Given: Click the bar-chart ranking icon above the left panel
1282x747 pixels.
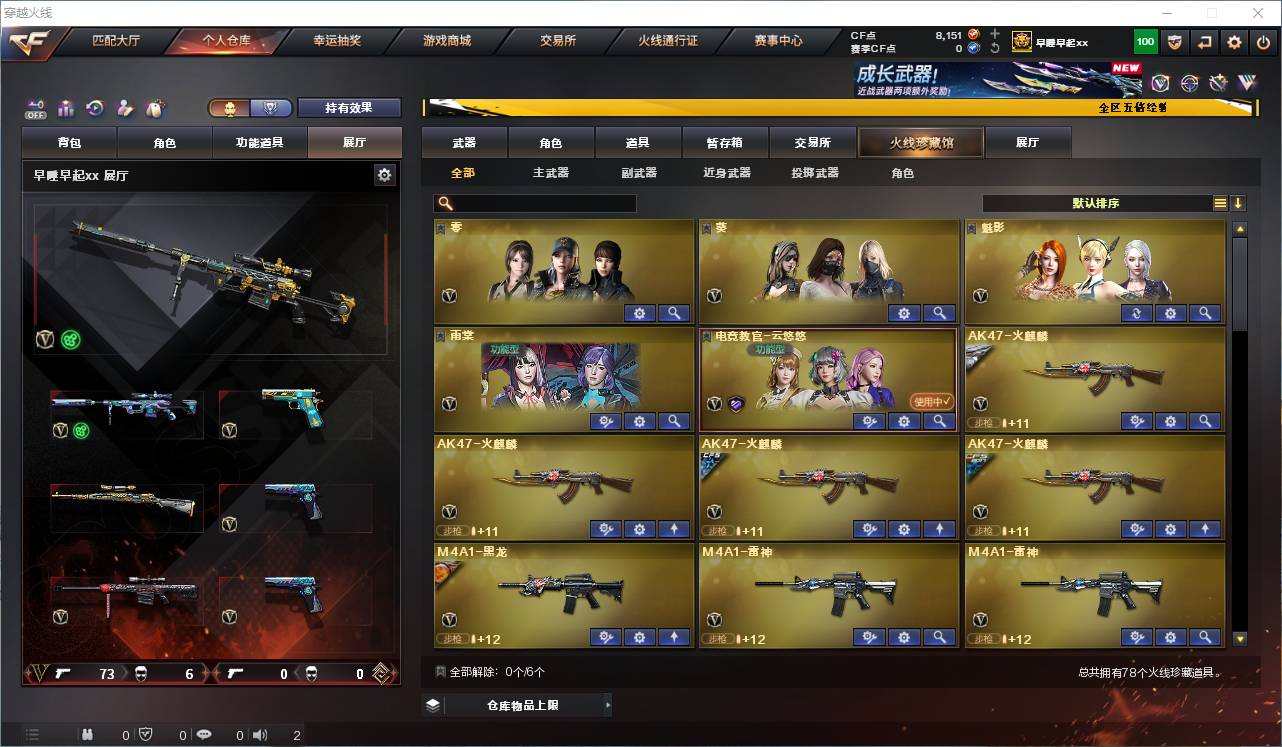Looking at the screenshot, I should pos(66,108).
